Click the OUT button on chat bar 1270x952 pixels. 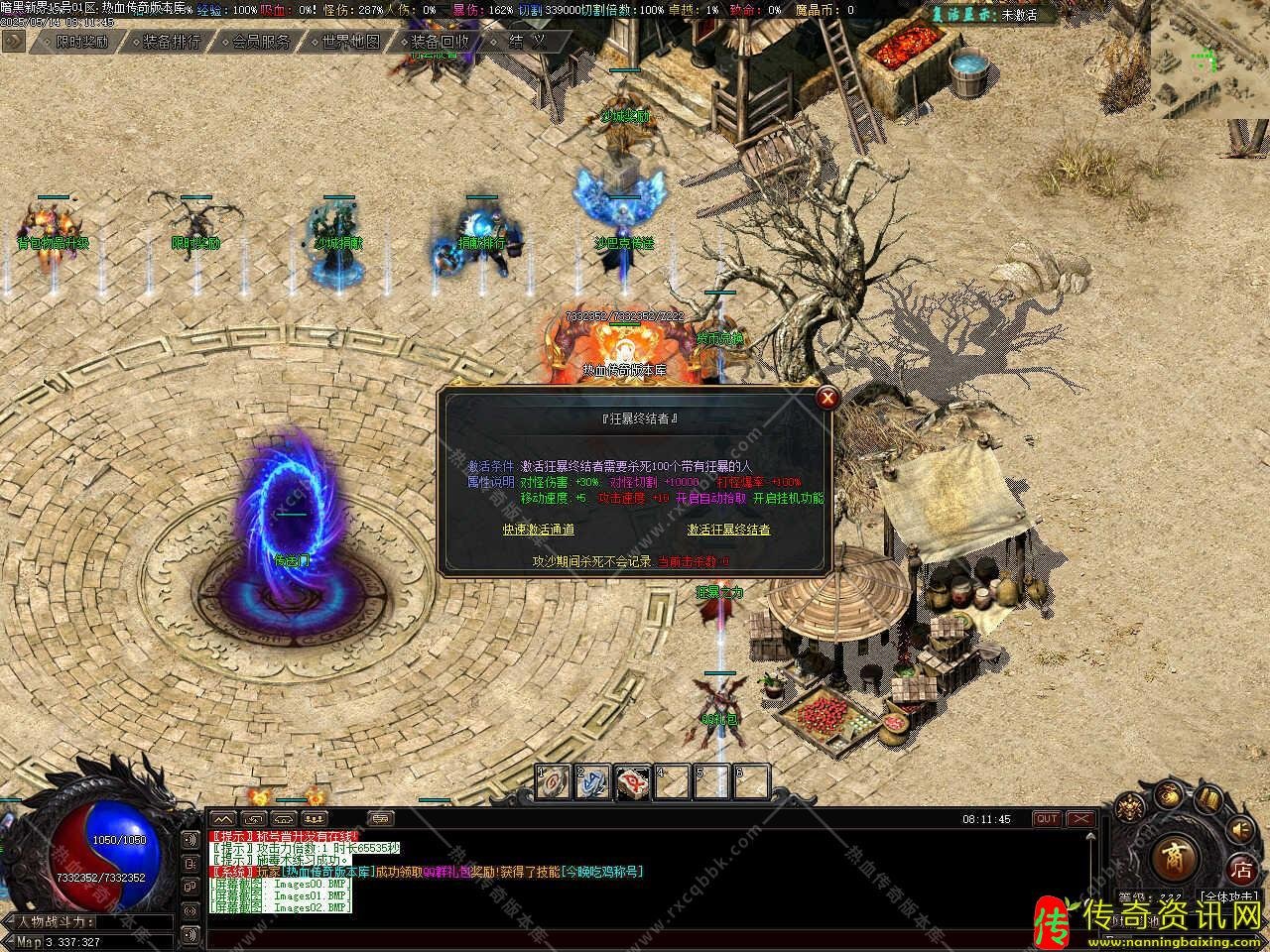click(x=1047, y=819)
